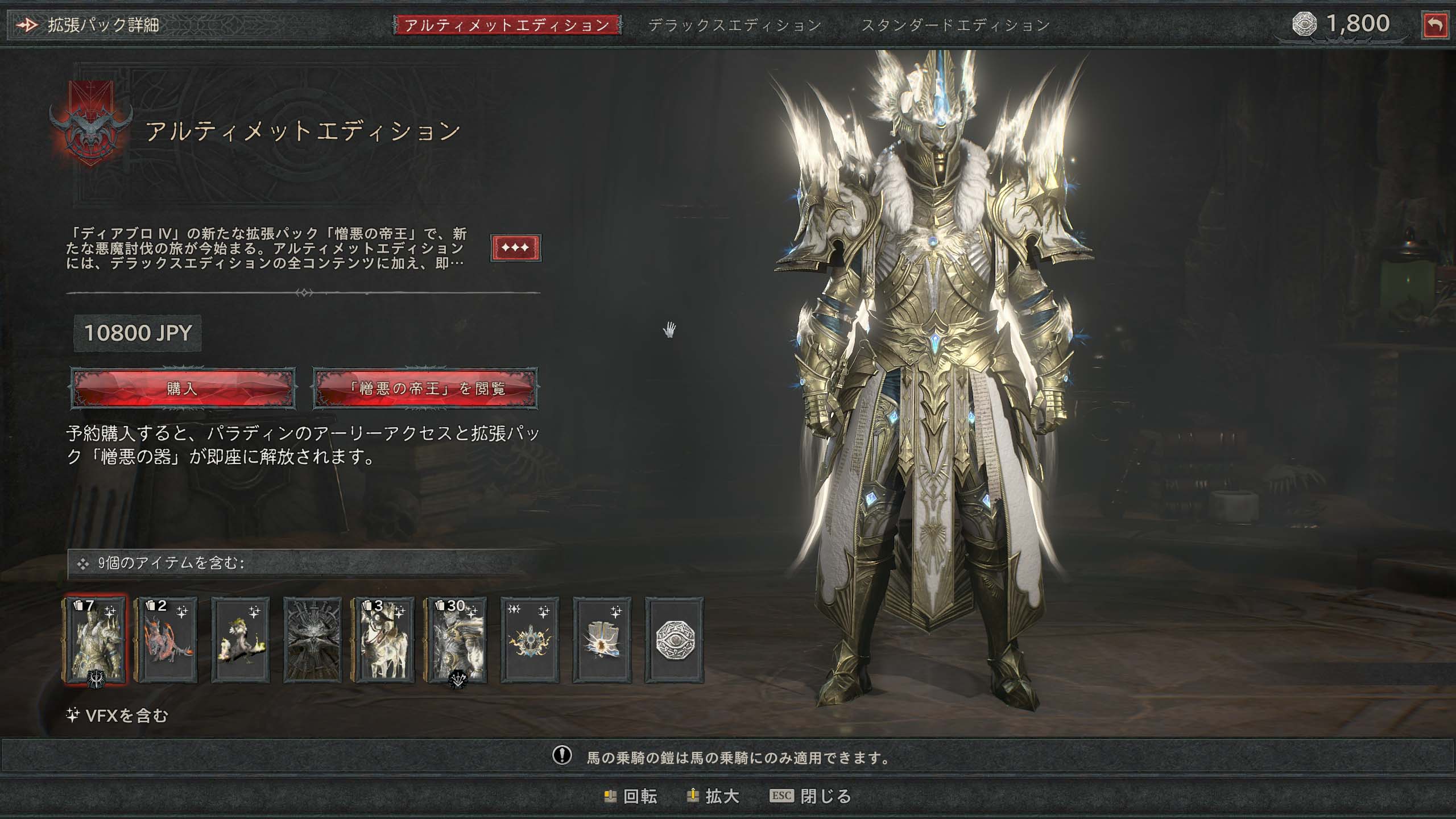Viewport: 1456px width, 819px height.
Task: Choose the winged emblem with lightning card
Action: pos(530,640)
